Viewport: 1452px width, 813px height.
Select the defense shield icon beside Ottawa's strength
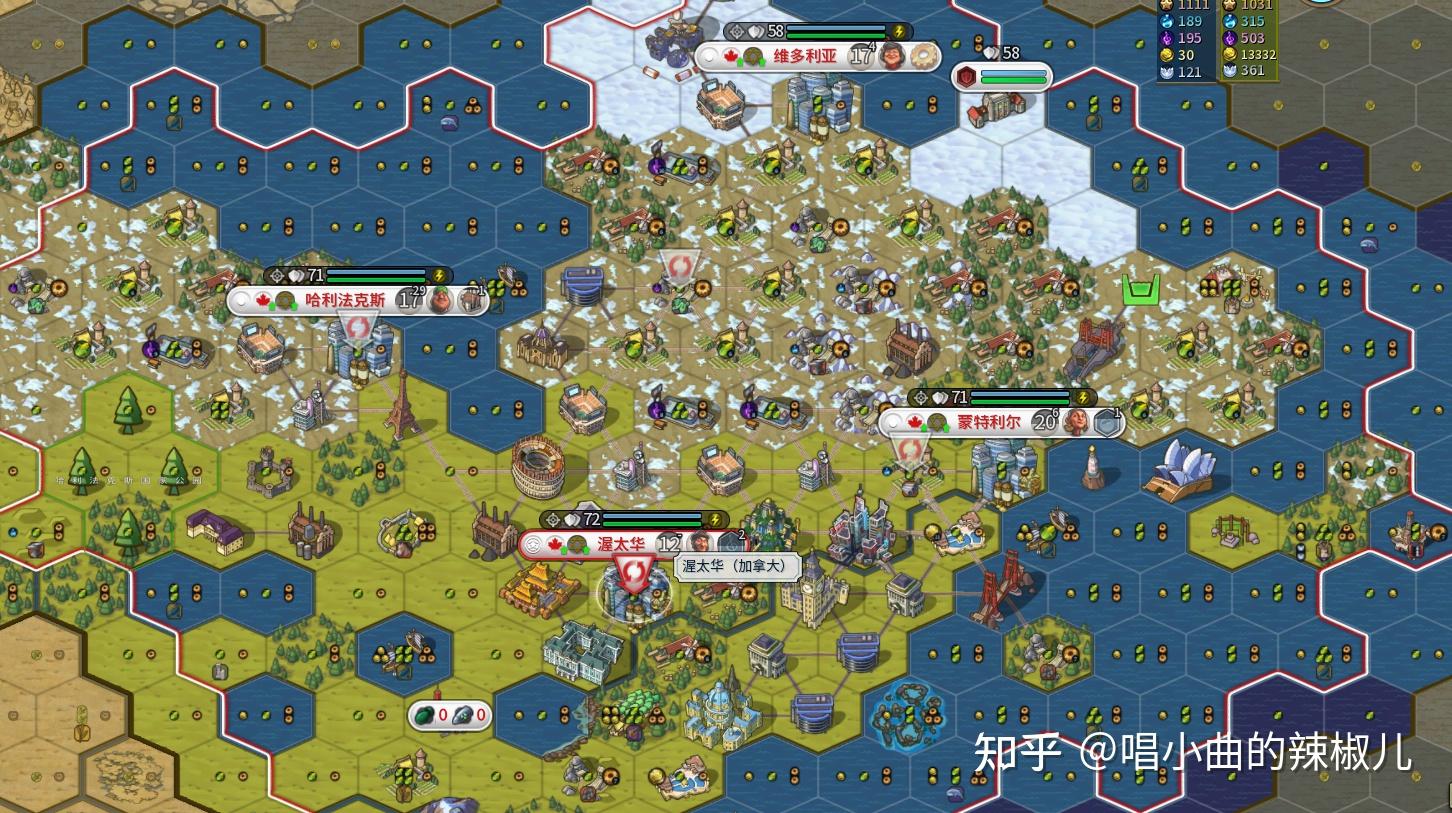570,519
